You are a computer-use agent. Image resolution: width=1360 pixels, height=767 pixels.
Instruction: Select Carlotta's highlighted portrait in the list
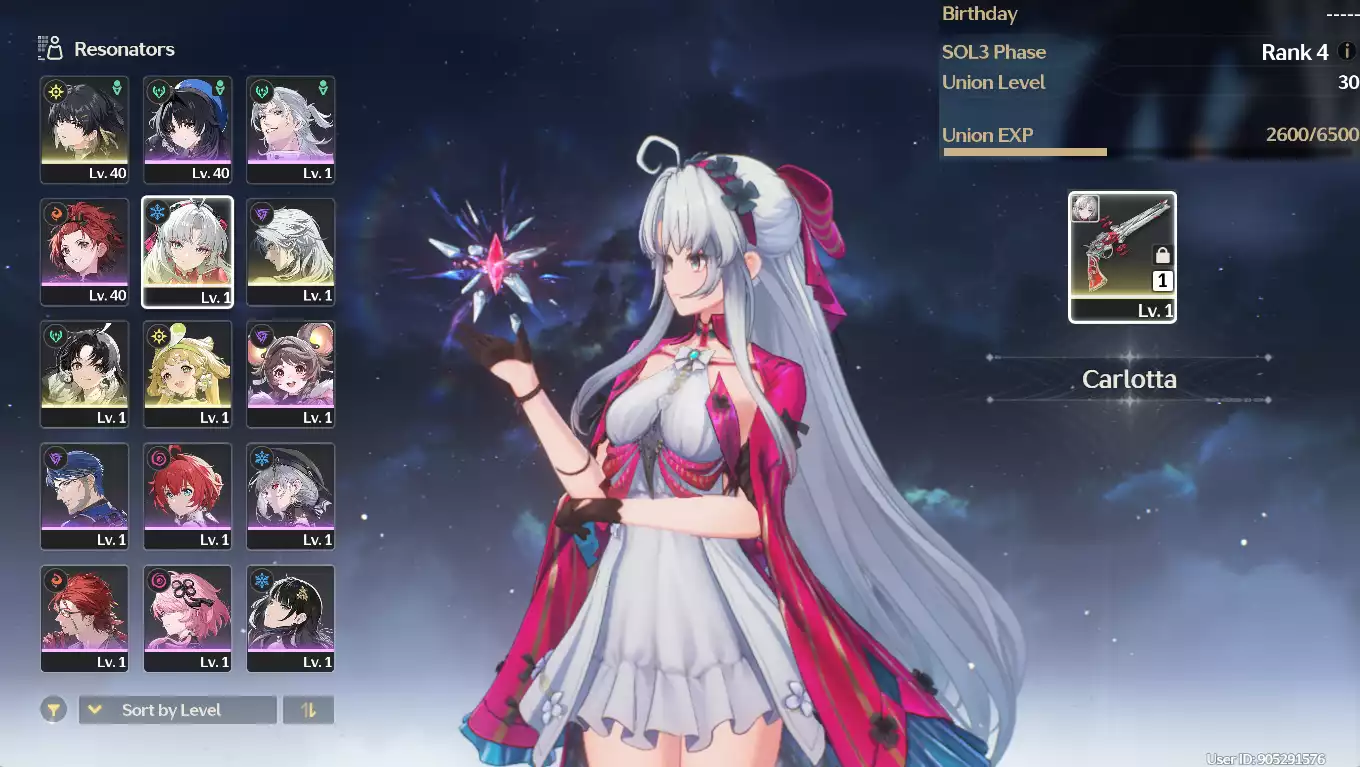[188, 252]
